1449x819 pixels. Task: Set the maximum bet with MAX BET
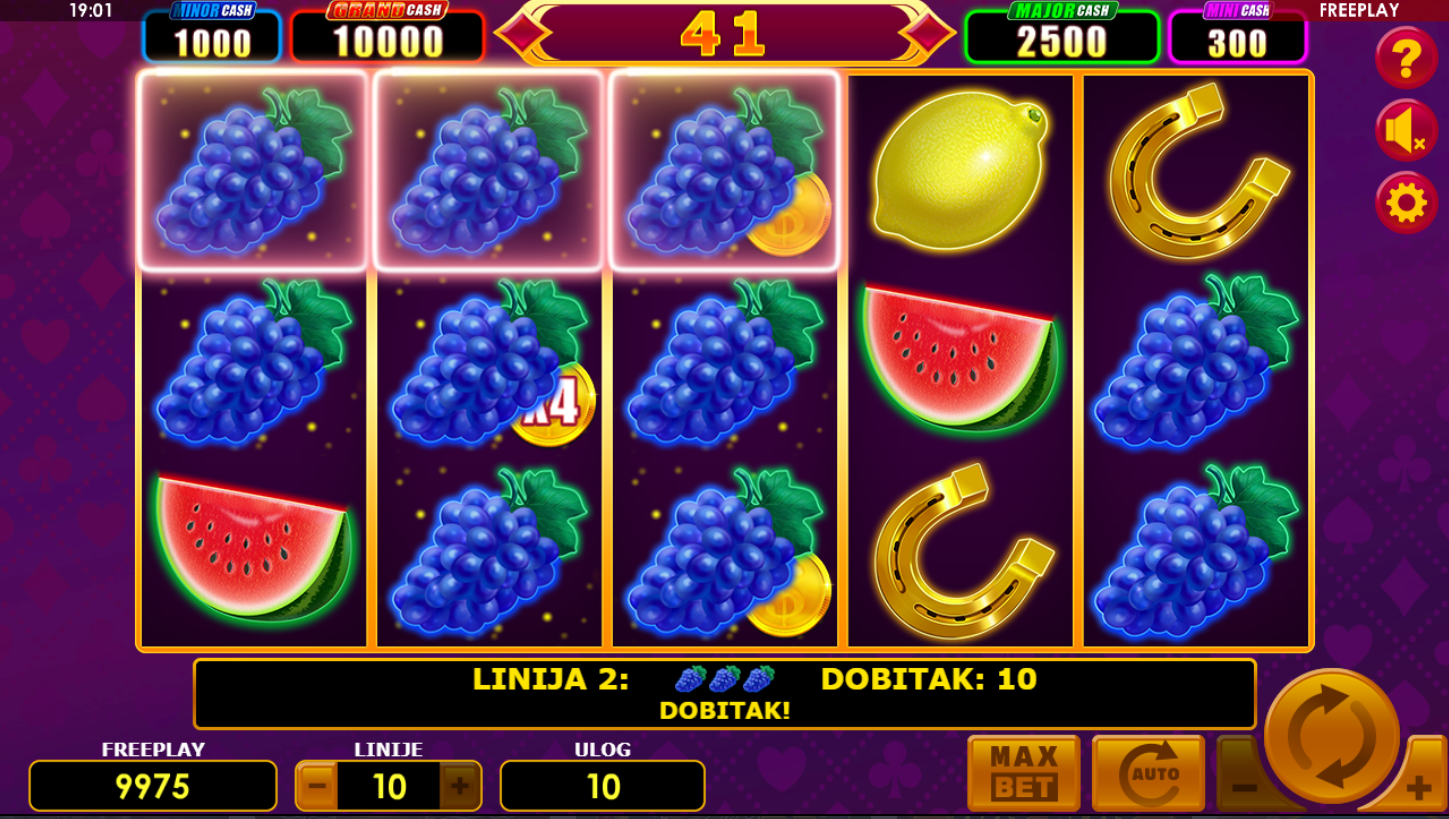(x=1023, y=773)
